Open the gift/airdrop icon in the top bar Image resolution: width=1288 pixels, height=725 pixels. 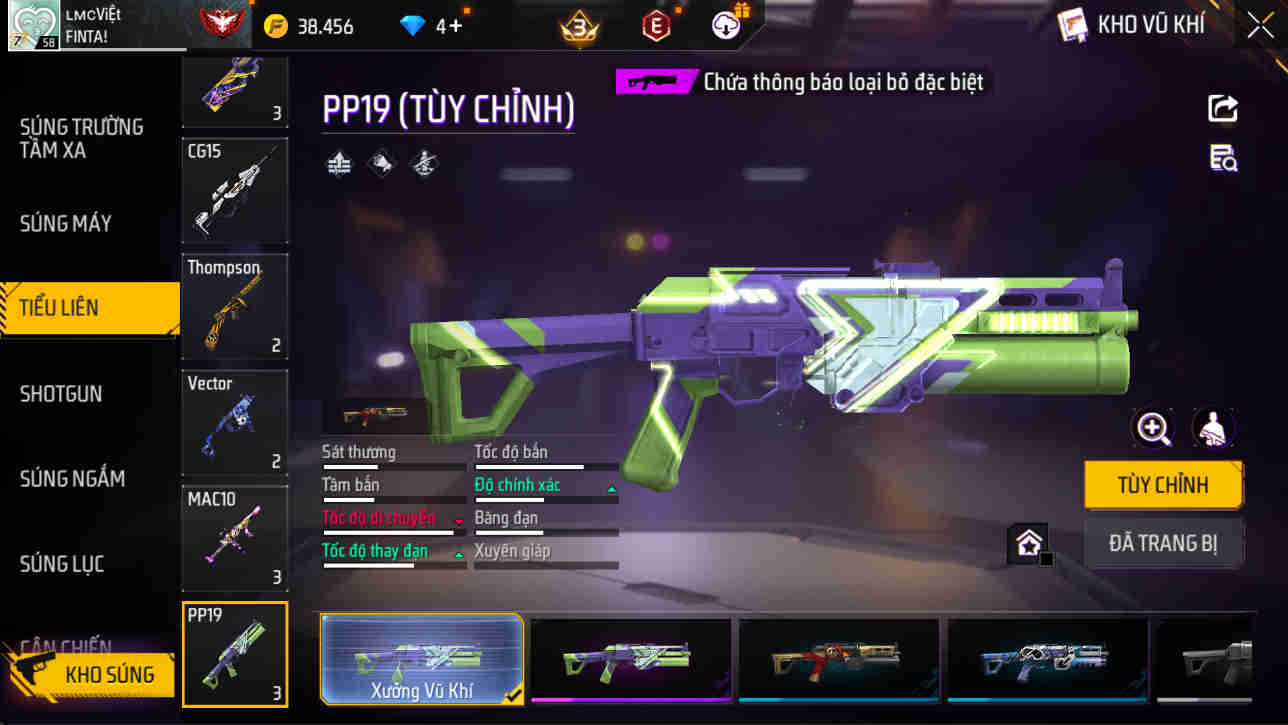coord(725,25)
